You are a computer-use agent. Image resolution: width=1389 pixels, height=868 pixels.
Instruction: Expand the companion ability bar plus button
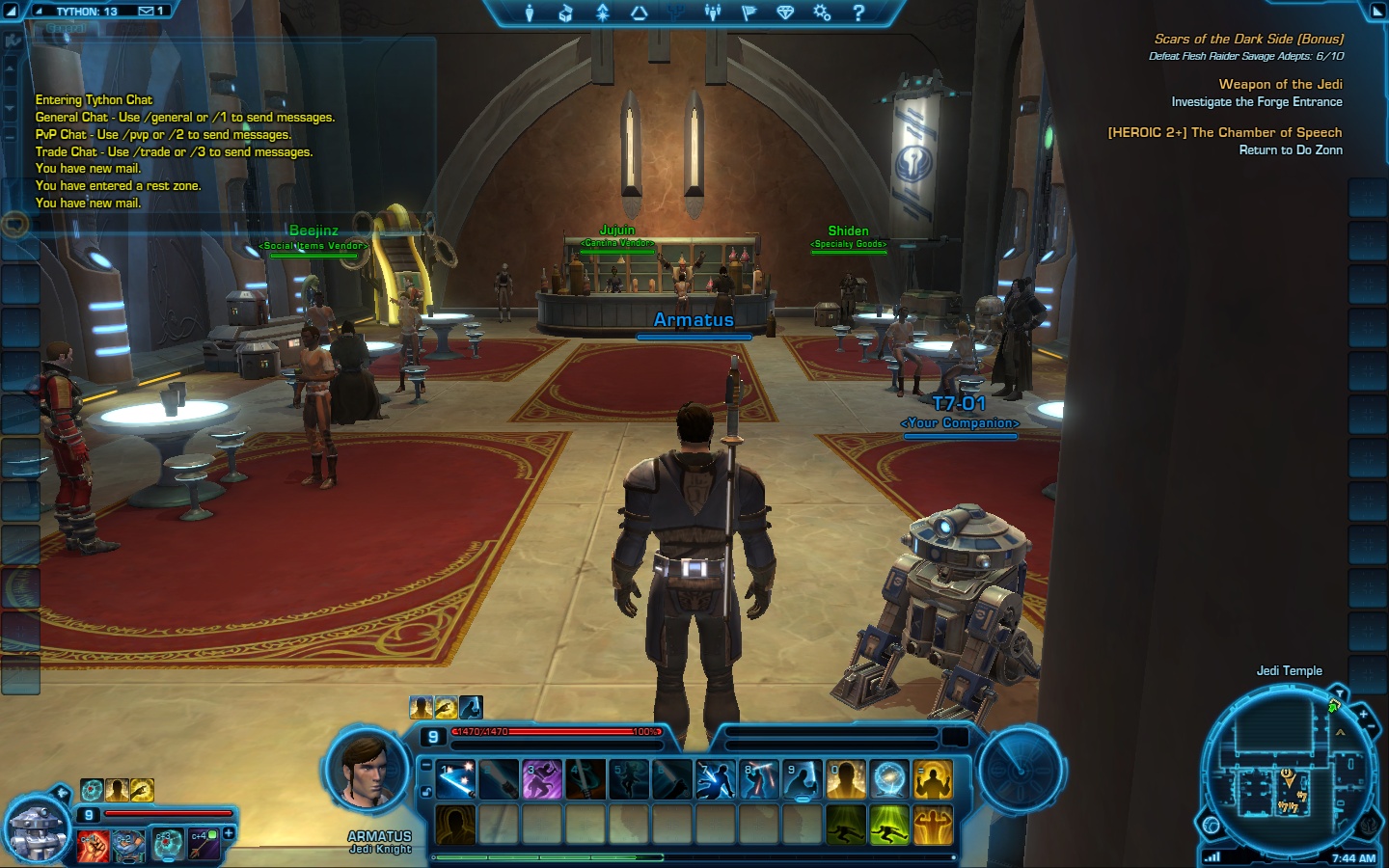point(229,833)
